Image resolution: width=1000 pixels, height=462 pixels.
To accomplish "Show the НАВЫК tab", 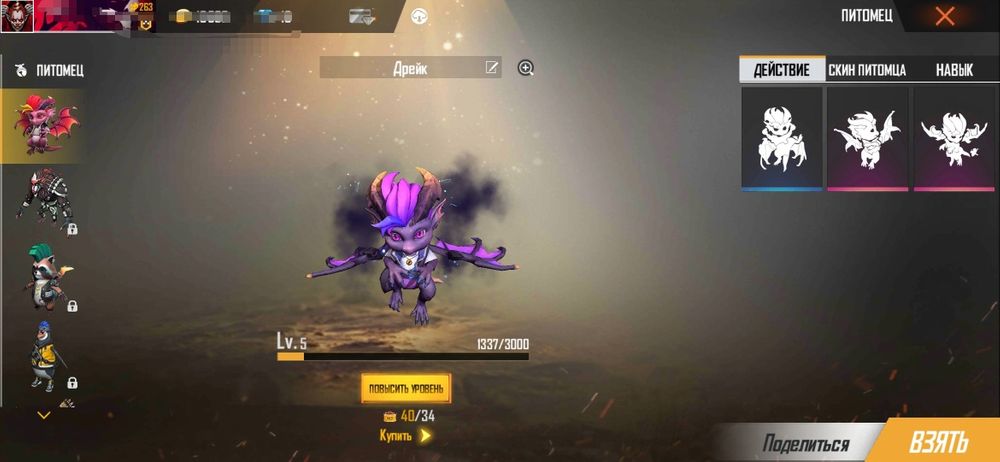I will (x=954, y=70).
